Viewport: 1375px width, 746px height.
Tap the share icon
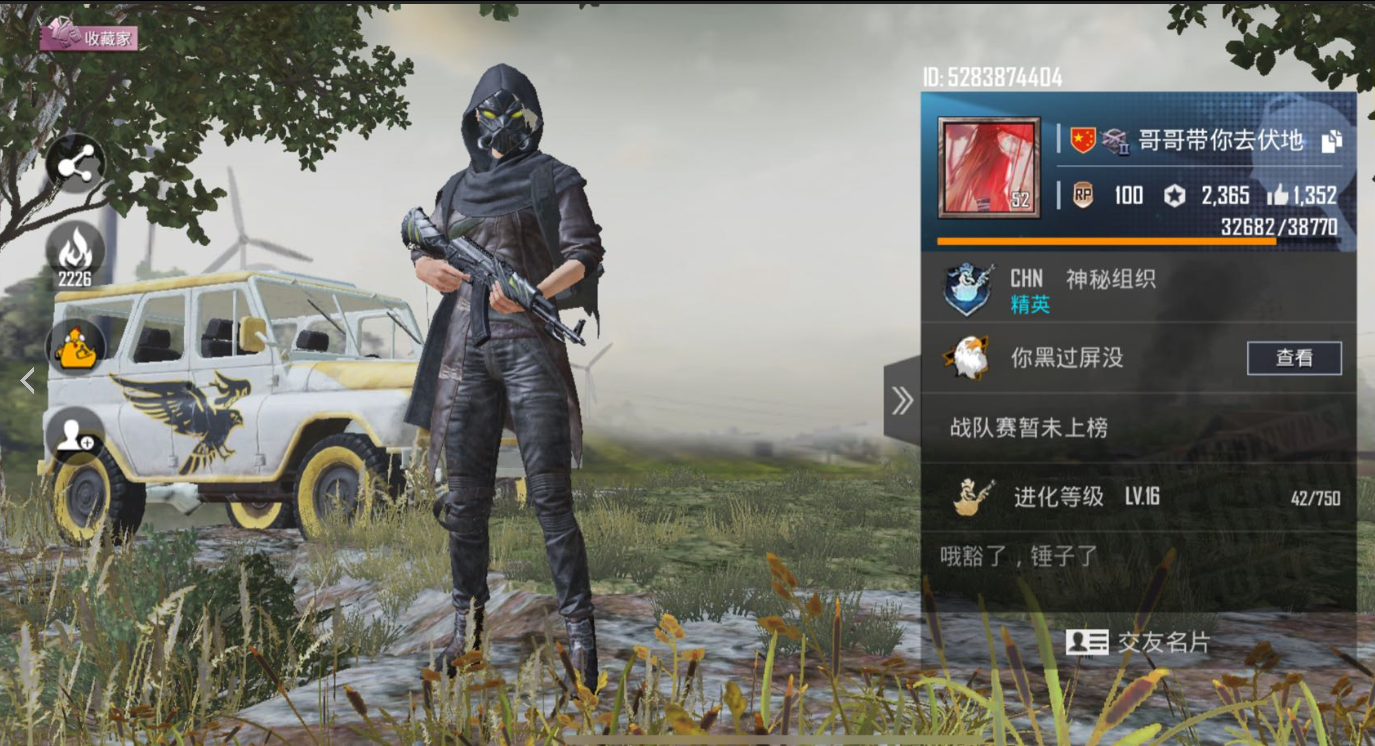[x=76, y=165]
